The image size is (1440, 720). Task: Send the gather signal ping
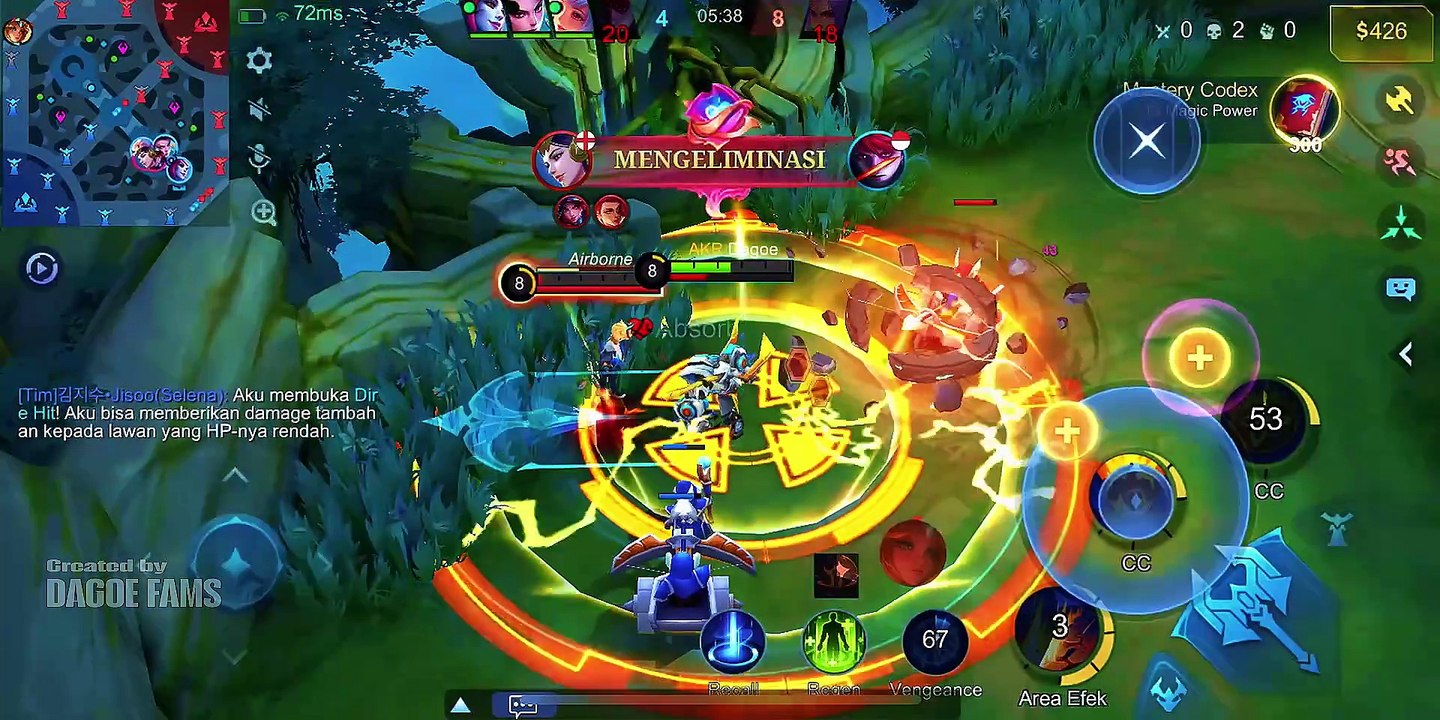tap(1400, 224)
